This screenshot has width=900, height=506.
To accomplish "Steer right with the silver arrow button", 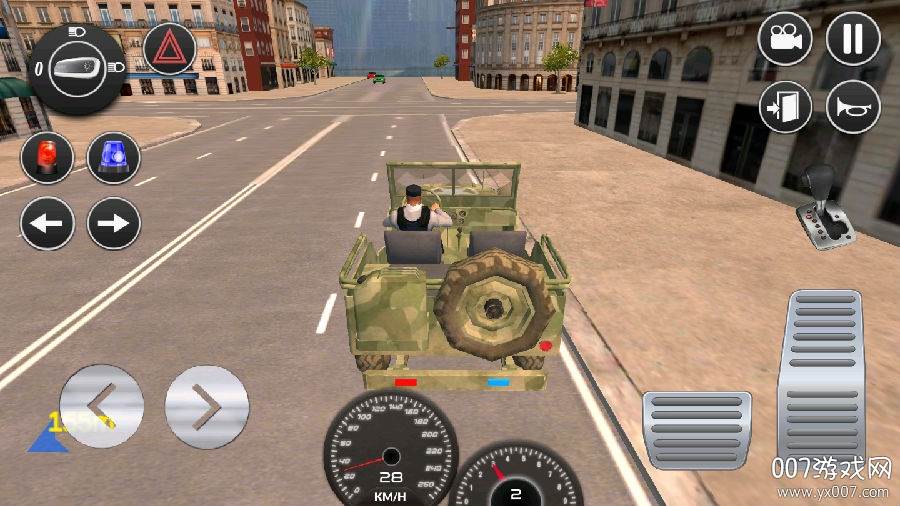I will click(206, 407).
